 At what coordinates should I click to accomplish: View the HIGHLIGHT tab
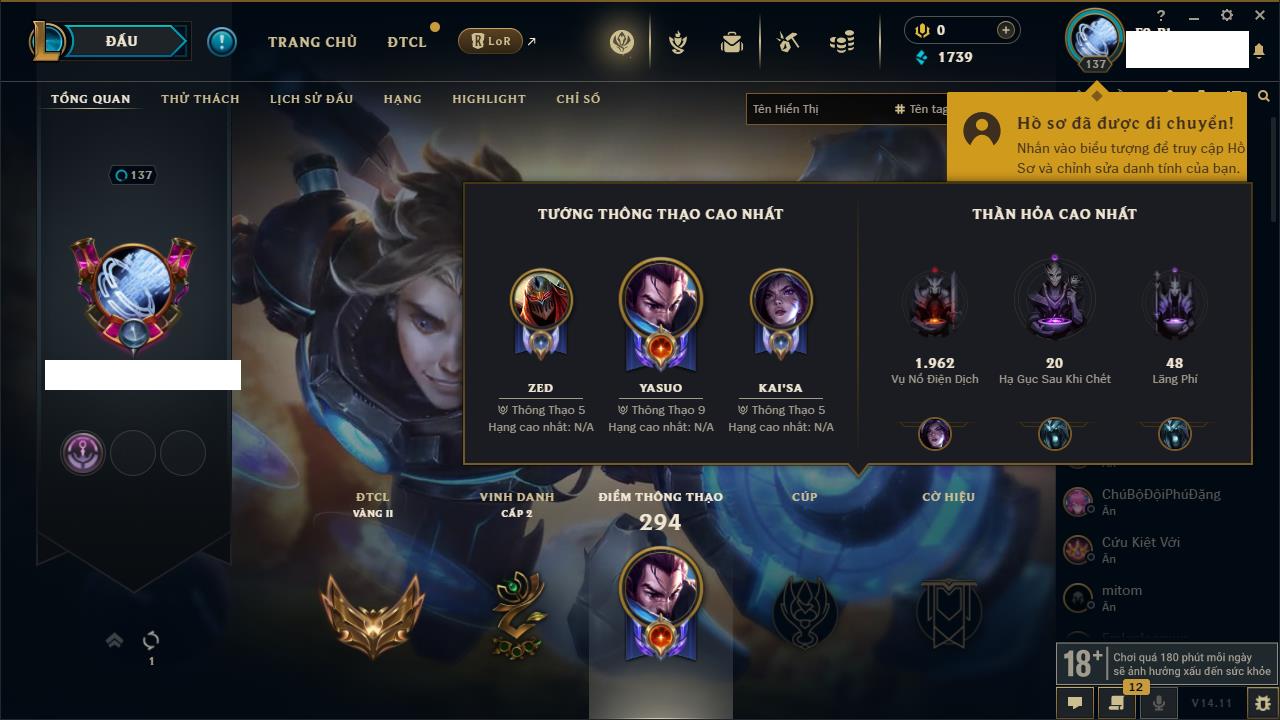(x=488, y=99)
